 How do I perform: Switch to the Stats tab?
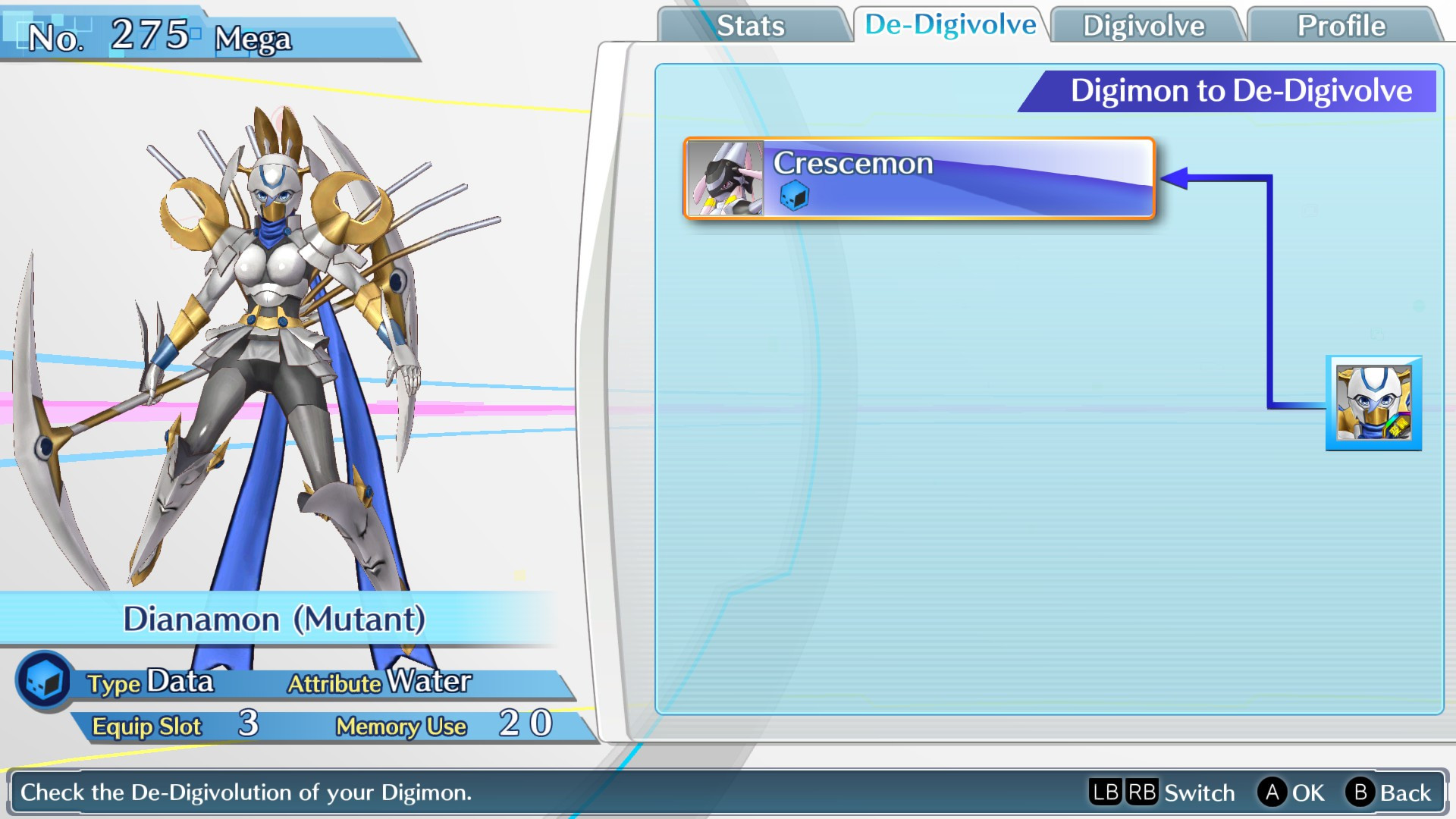pyautogui.click(x=753, y=25)
